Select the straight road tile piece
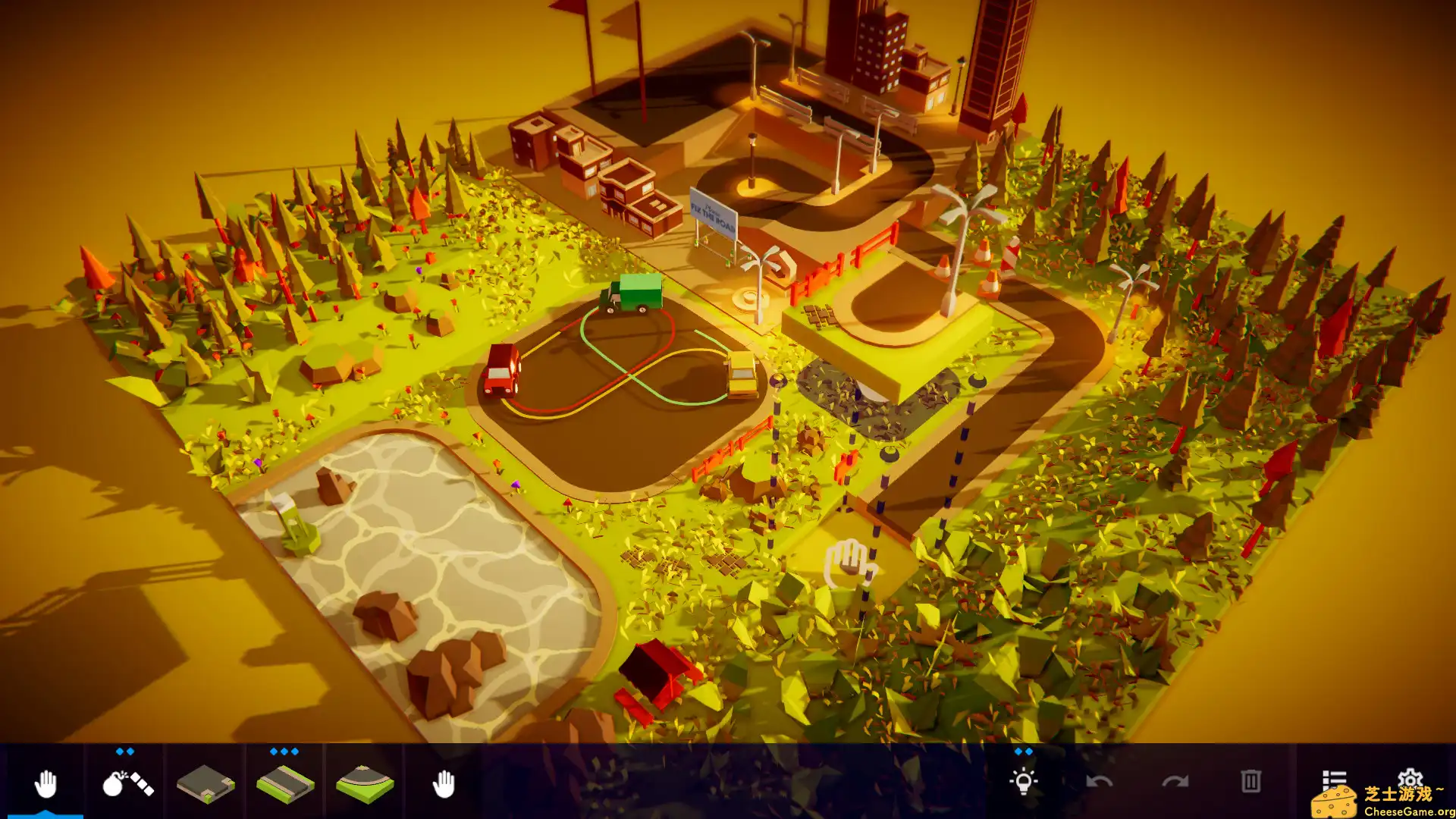 (x=285, y=783)
